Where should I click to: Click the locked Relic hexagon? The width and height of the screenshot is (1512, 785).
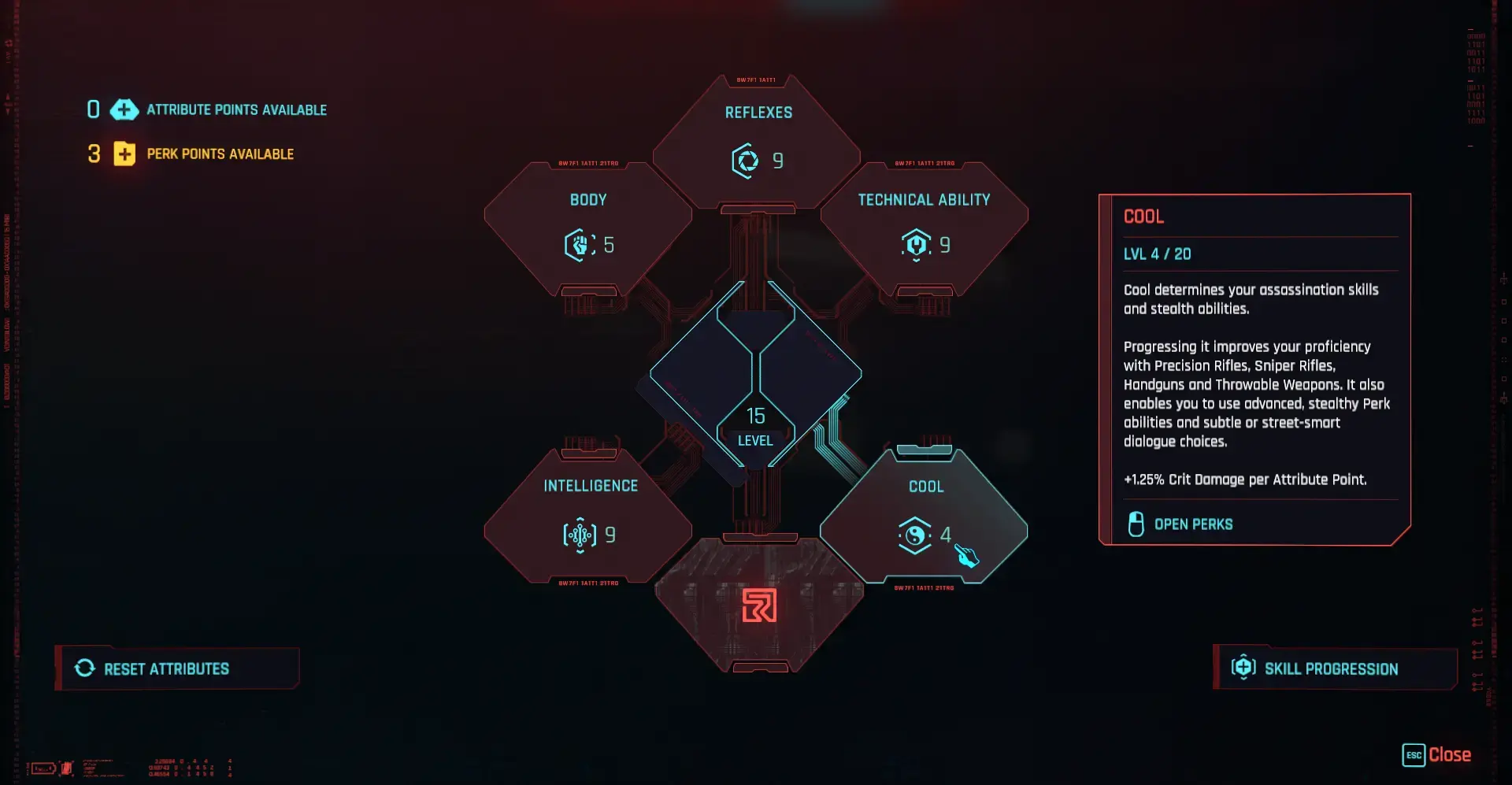click(x=759, y=605)
